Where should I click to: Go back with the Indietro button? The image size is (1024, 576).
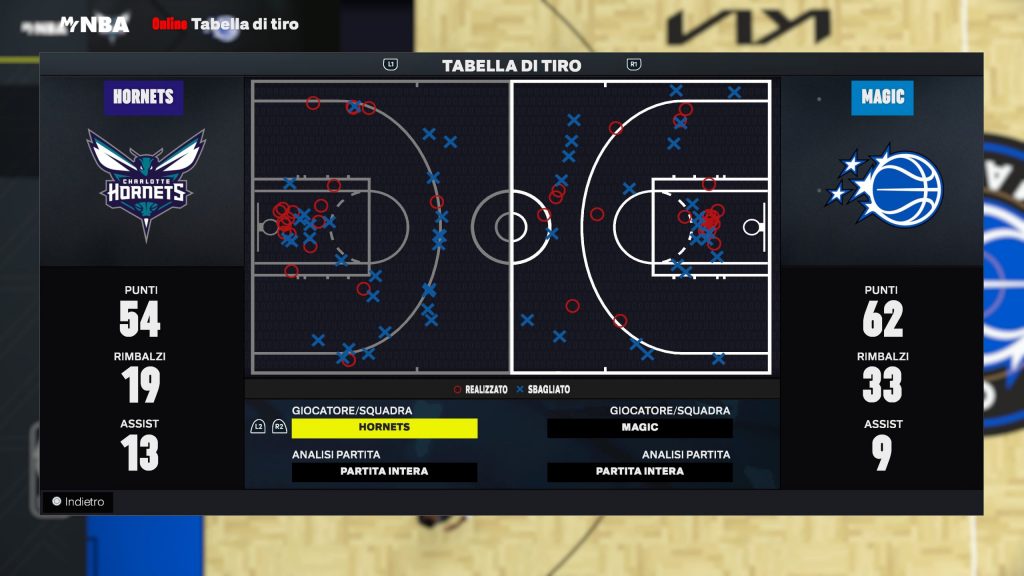pos(78,502)
